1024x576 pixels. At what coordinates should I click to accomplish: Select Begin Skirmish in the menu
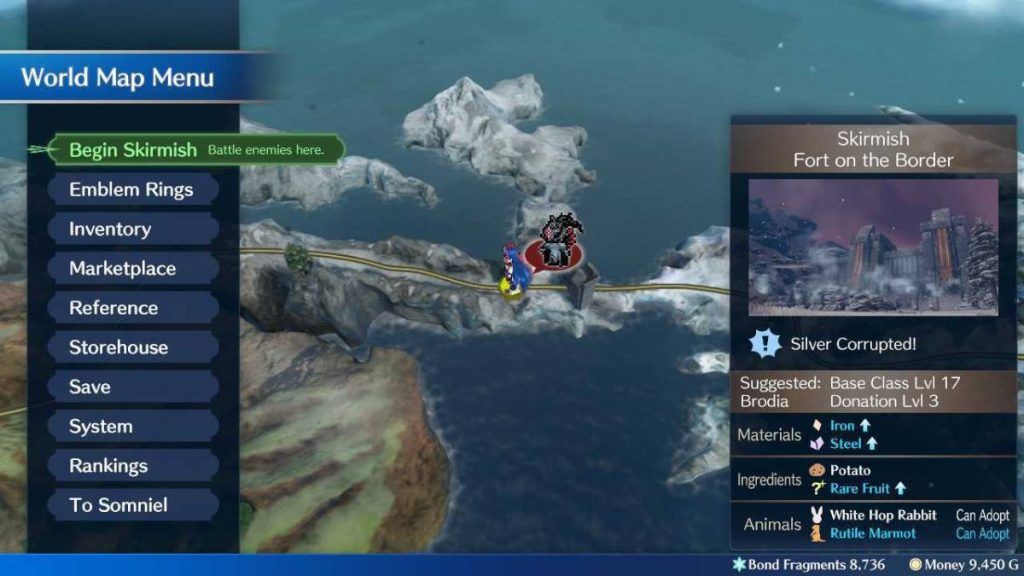pos(133,150)
